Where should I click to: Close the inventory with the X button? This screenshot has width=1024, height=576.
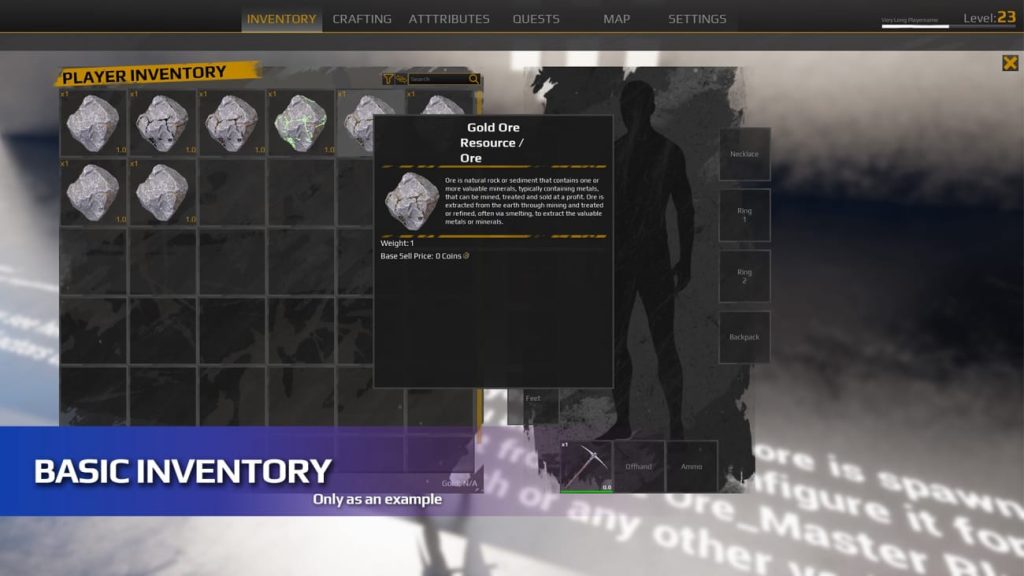click(x=1010, y=63)
